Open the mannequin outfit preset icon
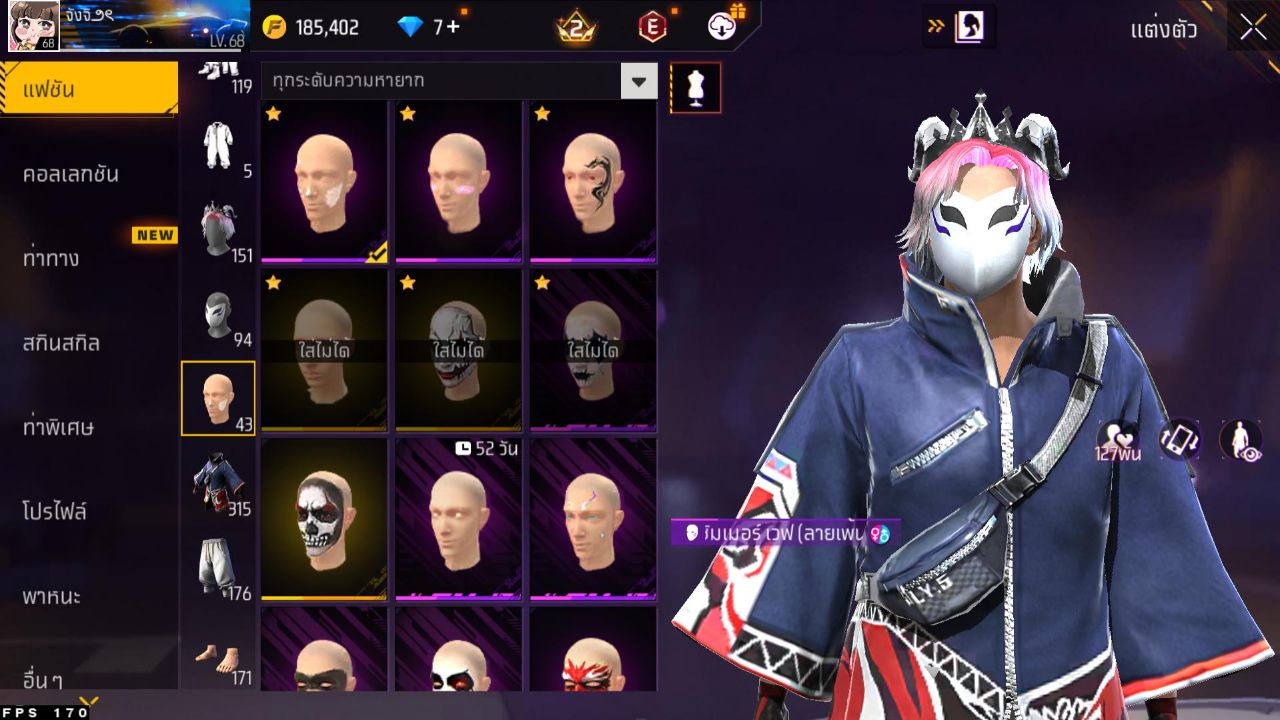This screenshot has height=720, width=1280. click(x=696, y=87)
